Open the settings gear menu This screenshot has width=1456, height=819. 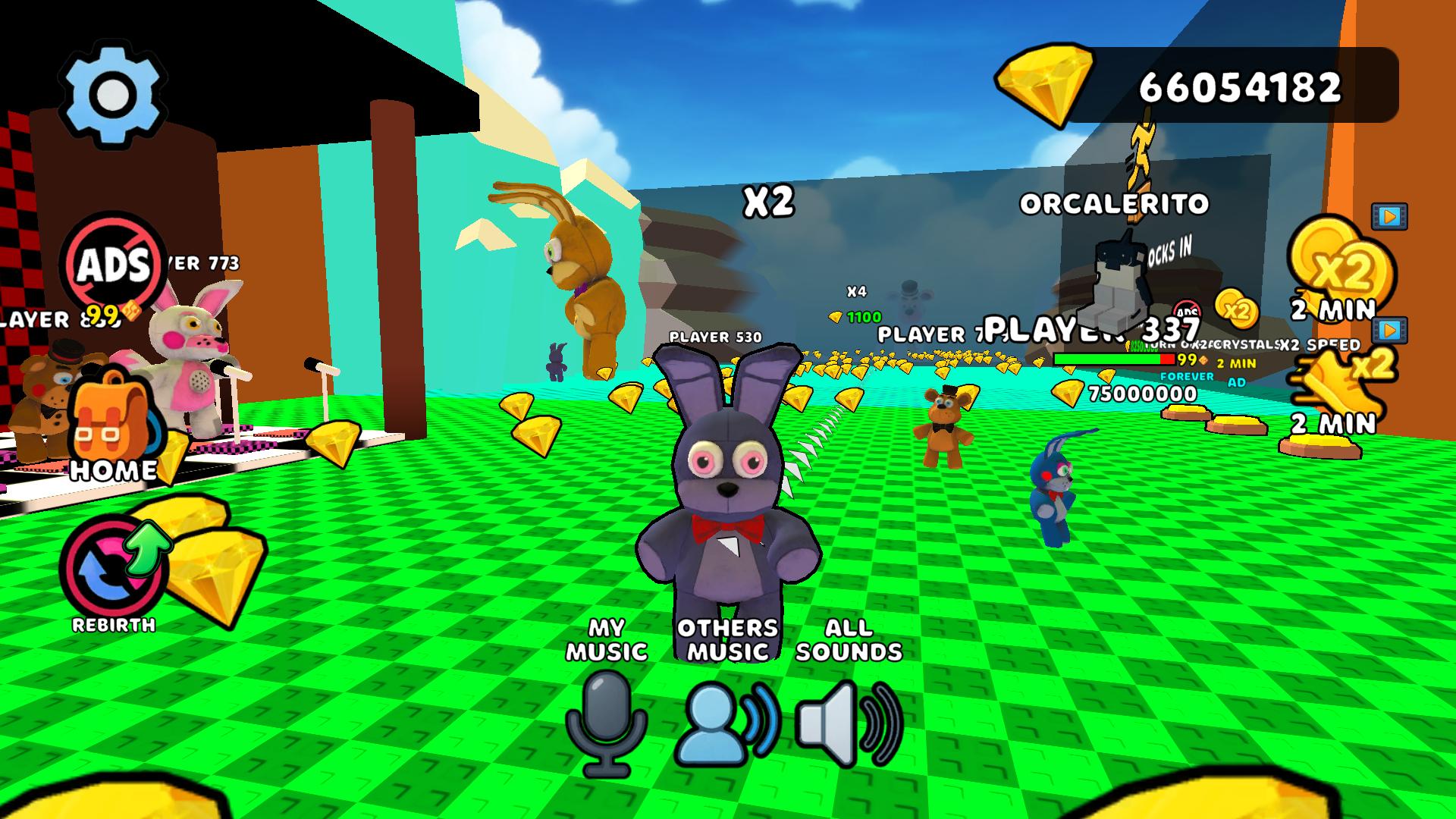(x=111, y=91)
